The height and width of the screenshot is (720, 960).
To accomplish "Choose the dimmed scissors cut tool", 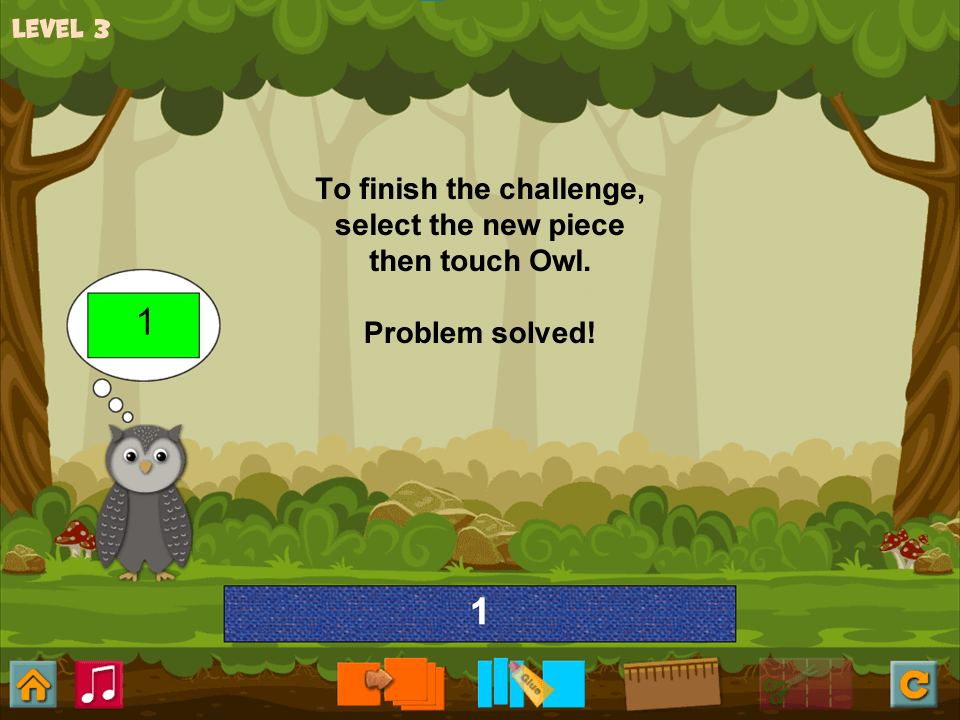I will tap(806, 683).
